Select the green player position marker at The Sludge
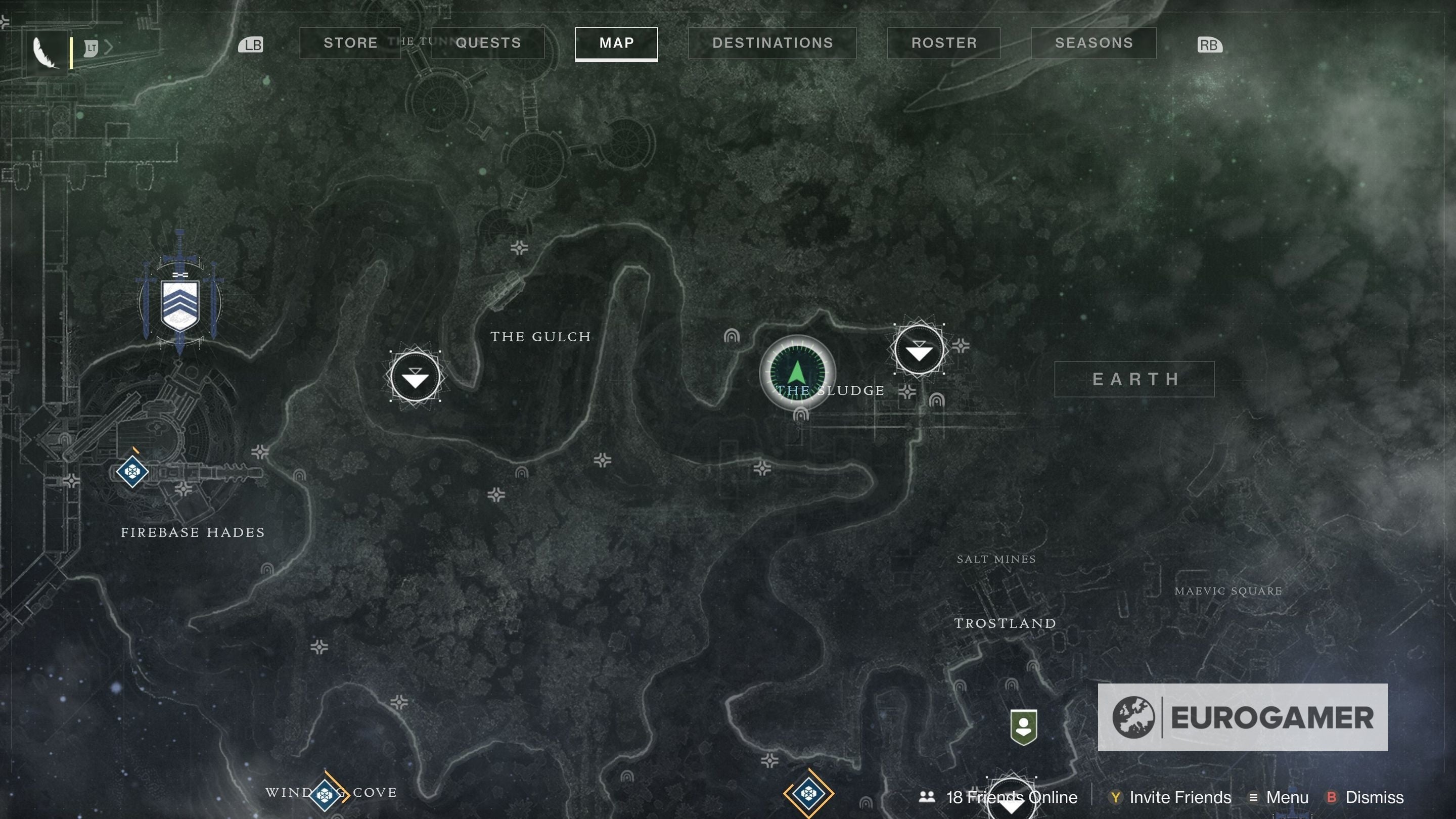This screenshot has height=819, width=1456. (x=798, y=373)
